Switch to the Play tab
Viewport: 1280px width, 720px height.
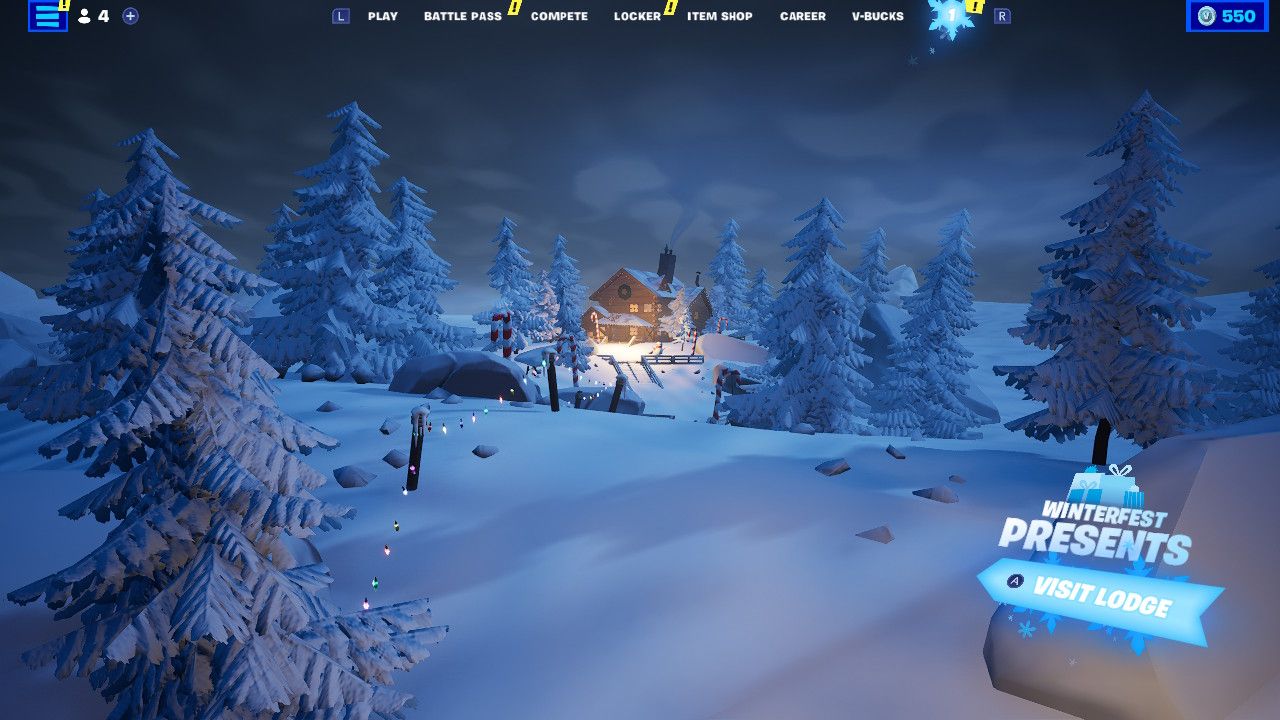click(383, 16)
